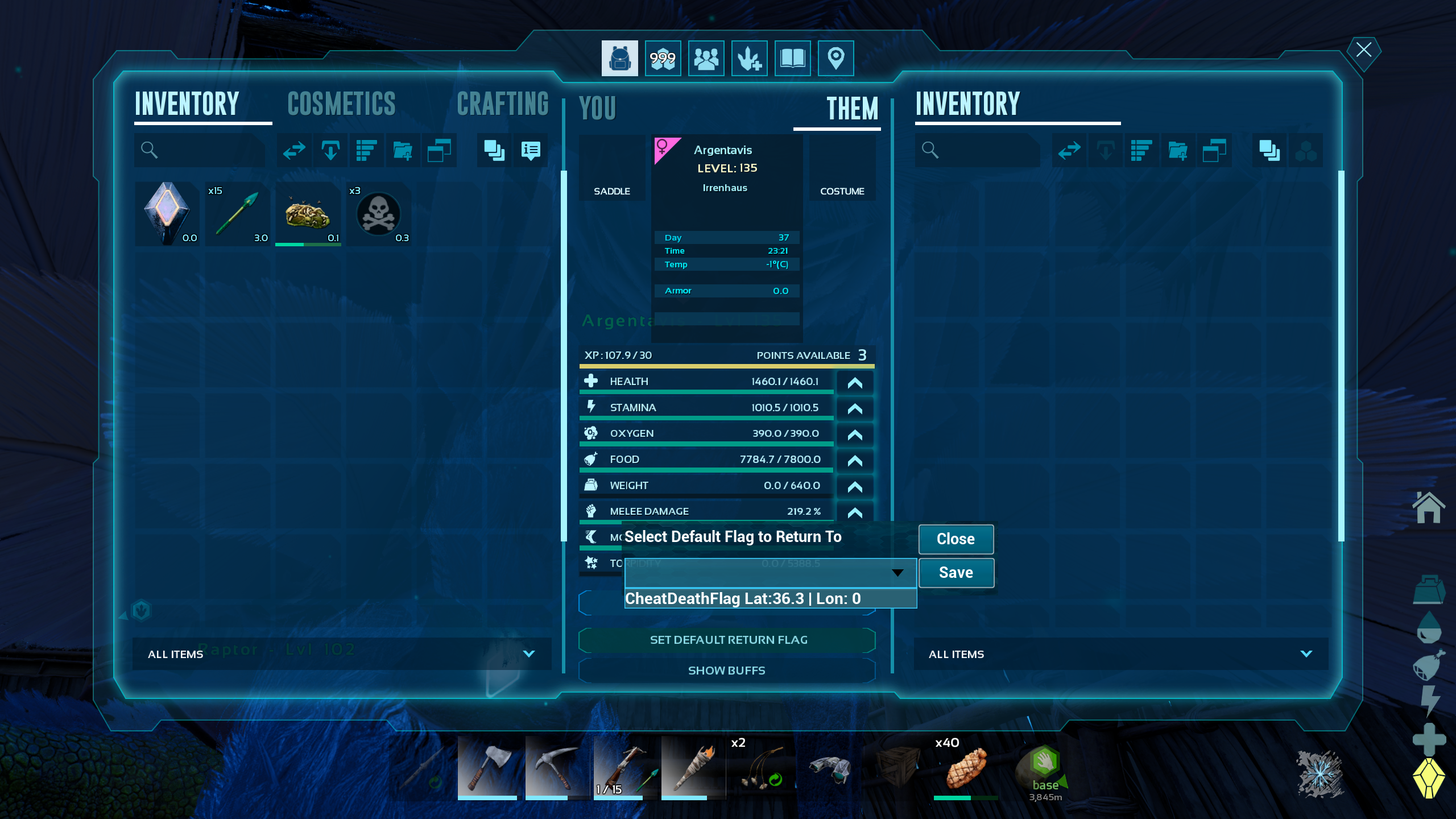This screenshot has height=819, width=1456.
Task: Open the Argentavis Saddle slot
Action: (612, 168)
